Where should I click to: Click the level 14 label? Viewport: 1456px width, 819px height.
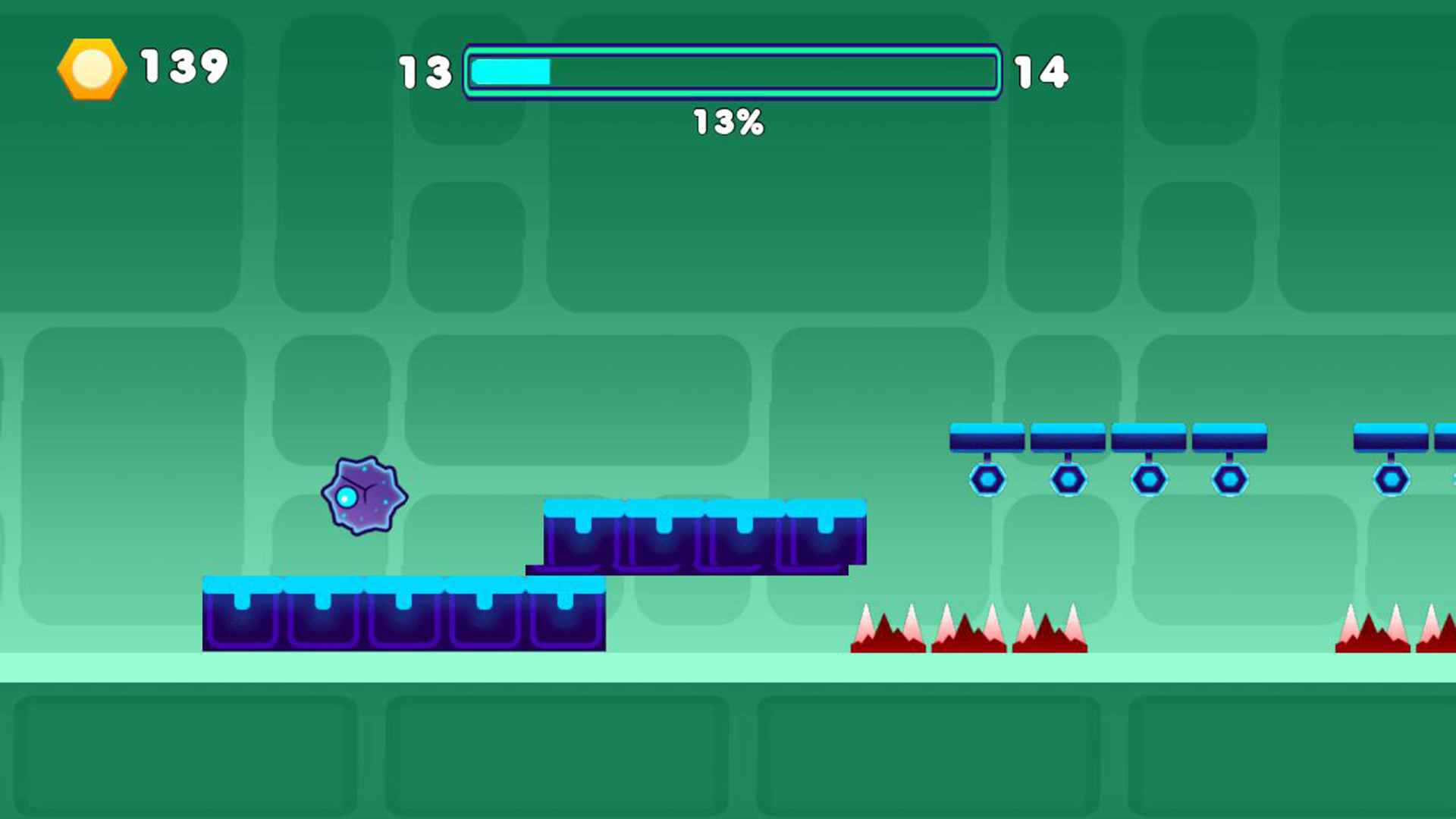tap(1041, 72)
